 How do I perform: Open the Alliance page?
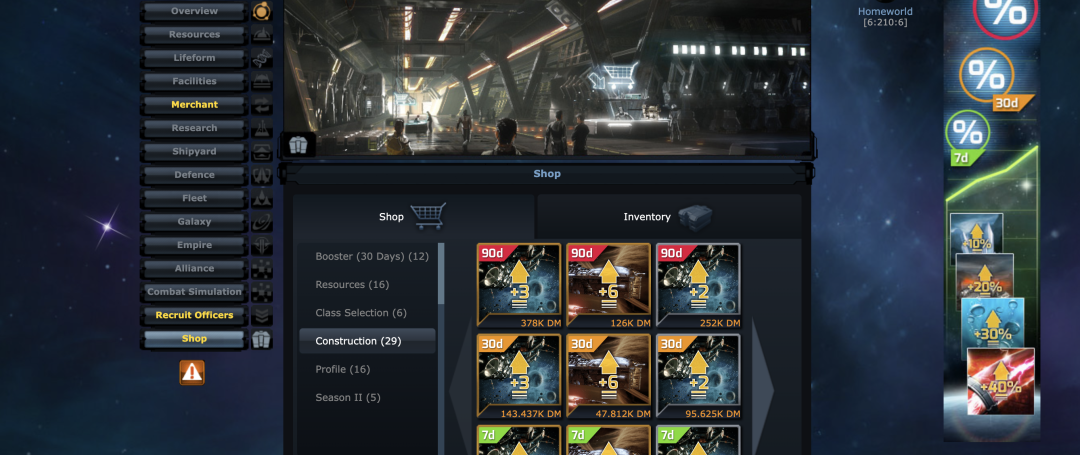(x=194, y=268)
